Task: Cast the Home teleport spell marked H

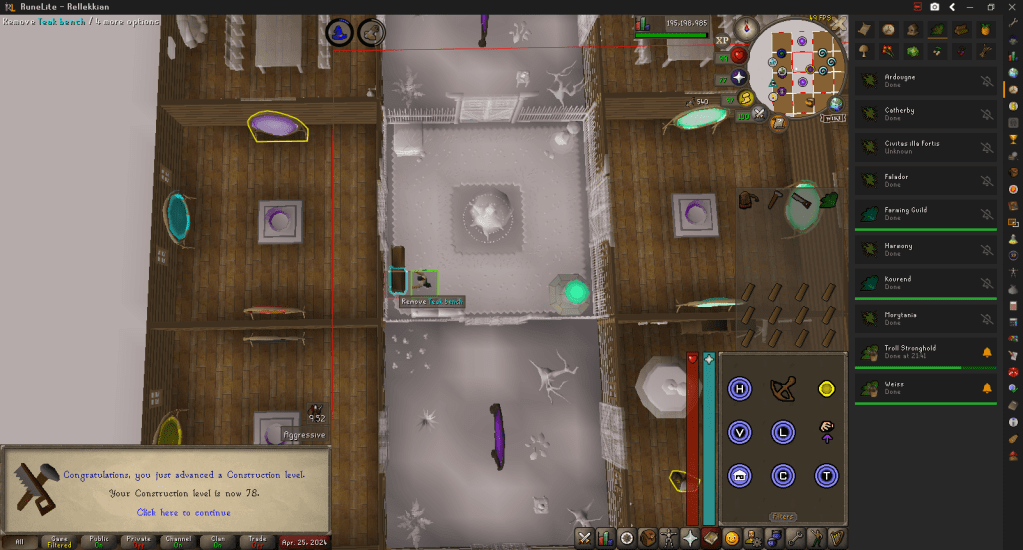Action: click(x=740, y=388)
